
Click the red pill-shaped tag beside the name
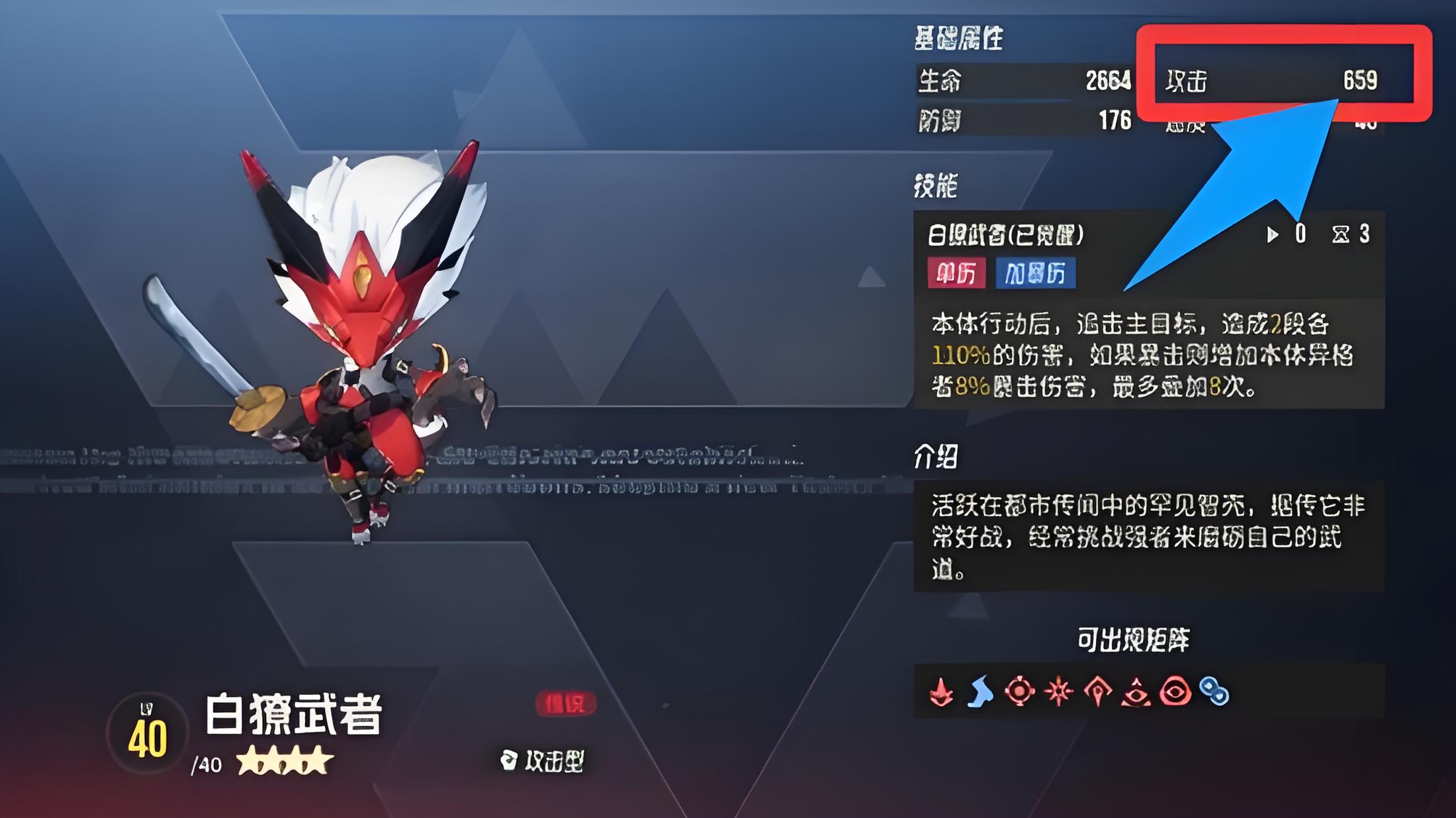tap(565, 704)
